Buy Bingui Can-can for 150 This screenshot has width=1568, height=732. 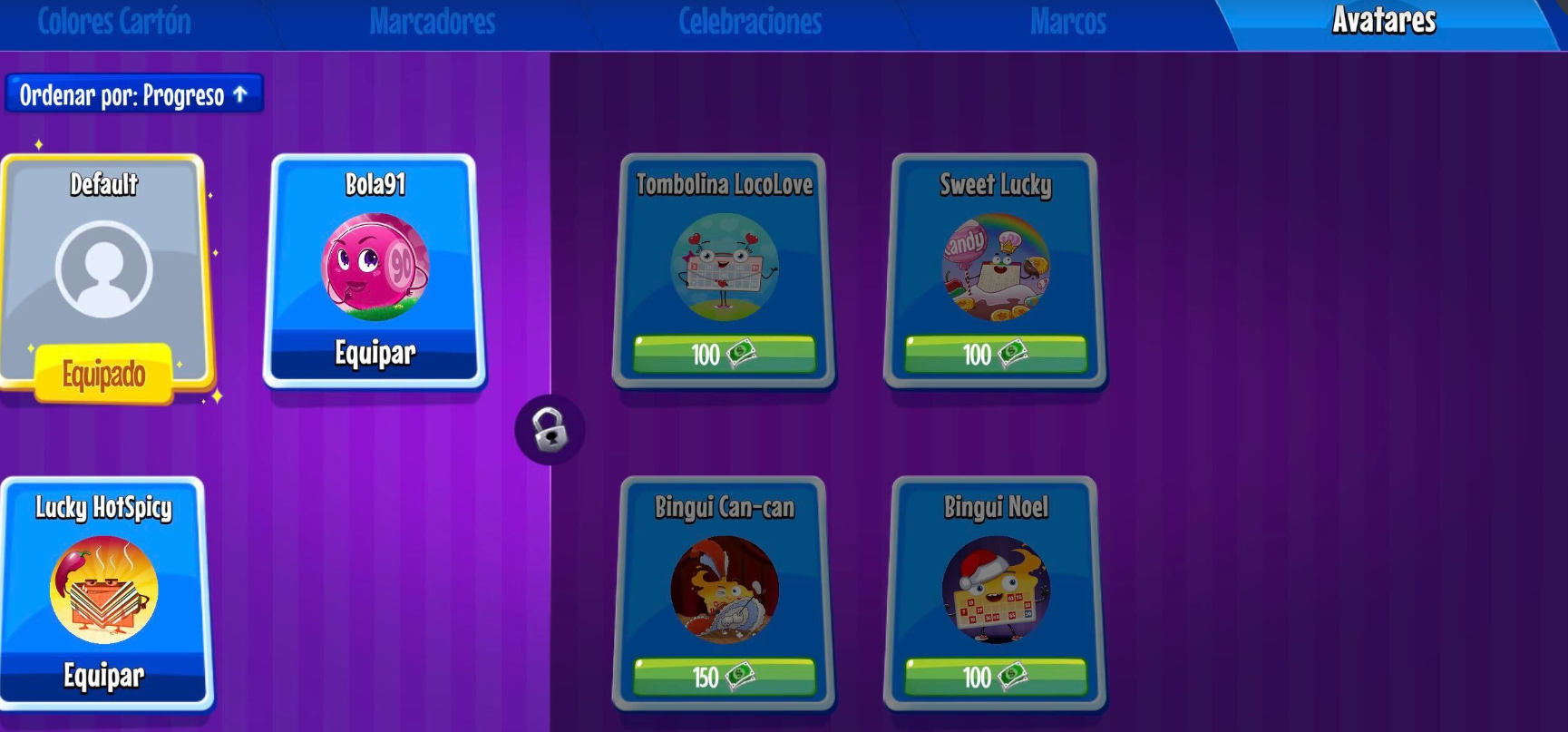point(724,677)
